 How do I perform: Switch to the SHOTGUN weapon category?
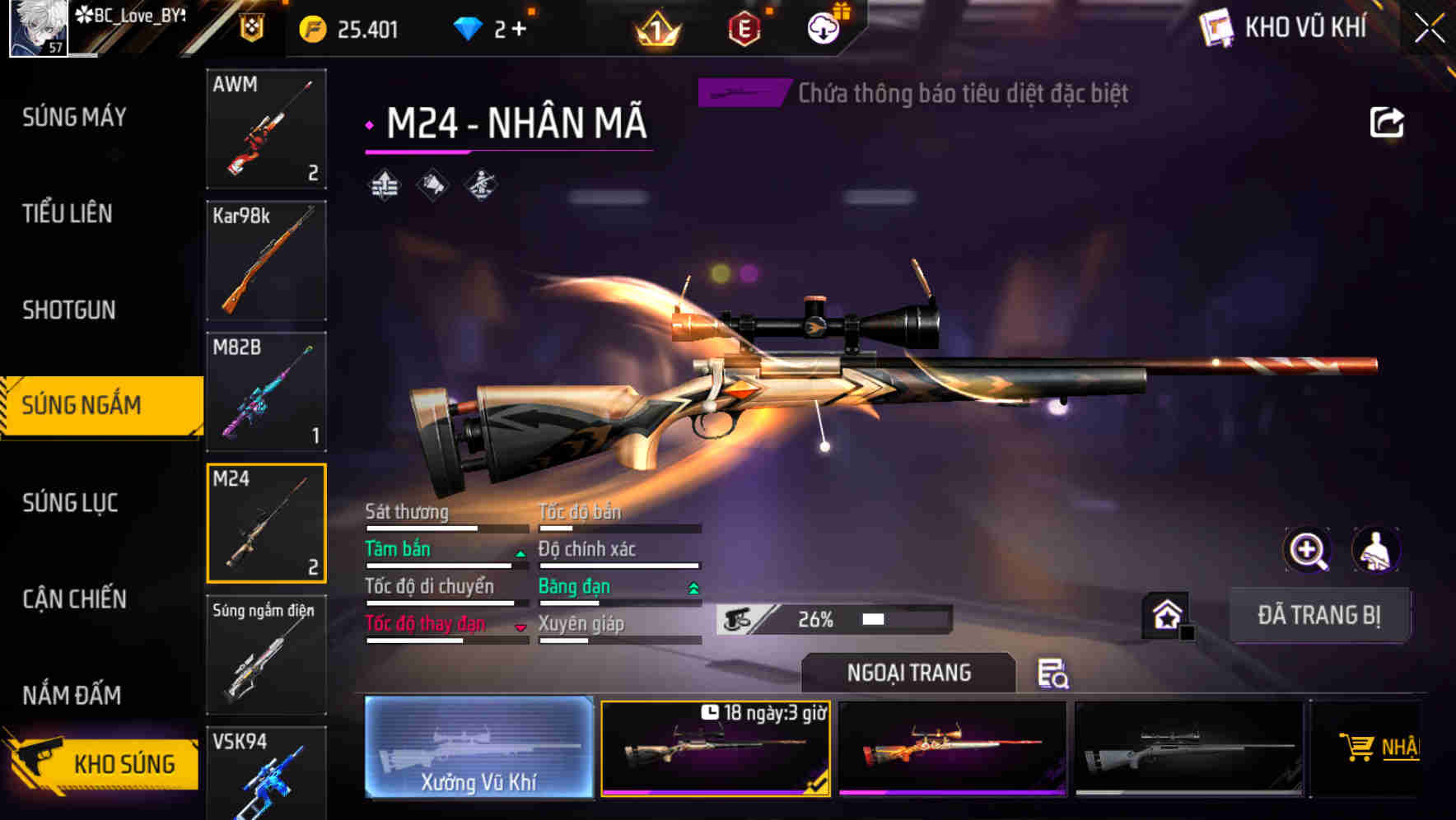(69, 310)
